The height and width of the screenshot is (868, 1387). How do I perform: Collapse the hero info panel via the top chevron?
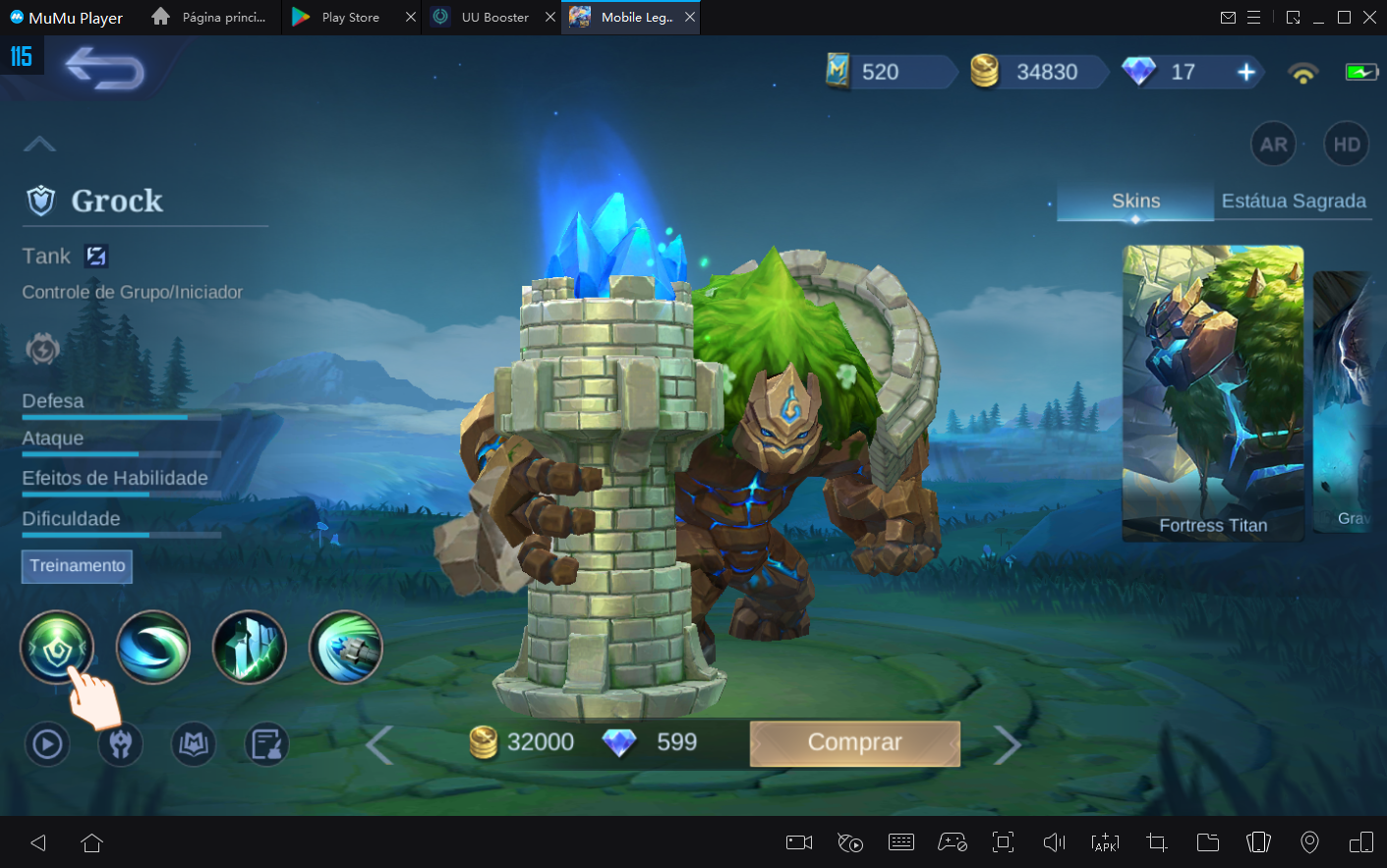click(x=39, y=144)
